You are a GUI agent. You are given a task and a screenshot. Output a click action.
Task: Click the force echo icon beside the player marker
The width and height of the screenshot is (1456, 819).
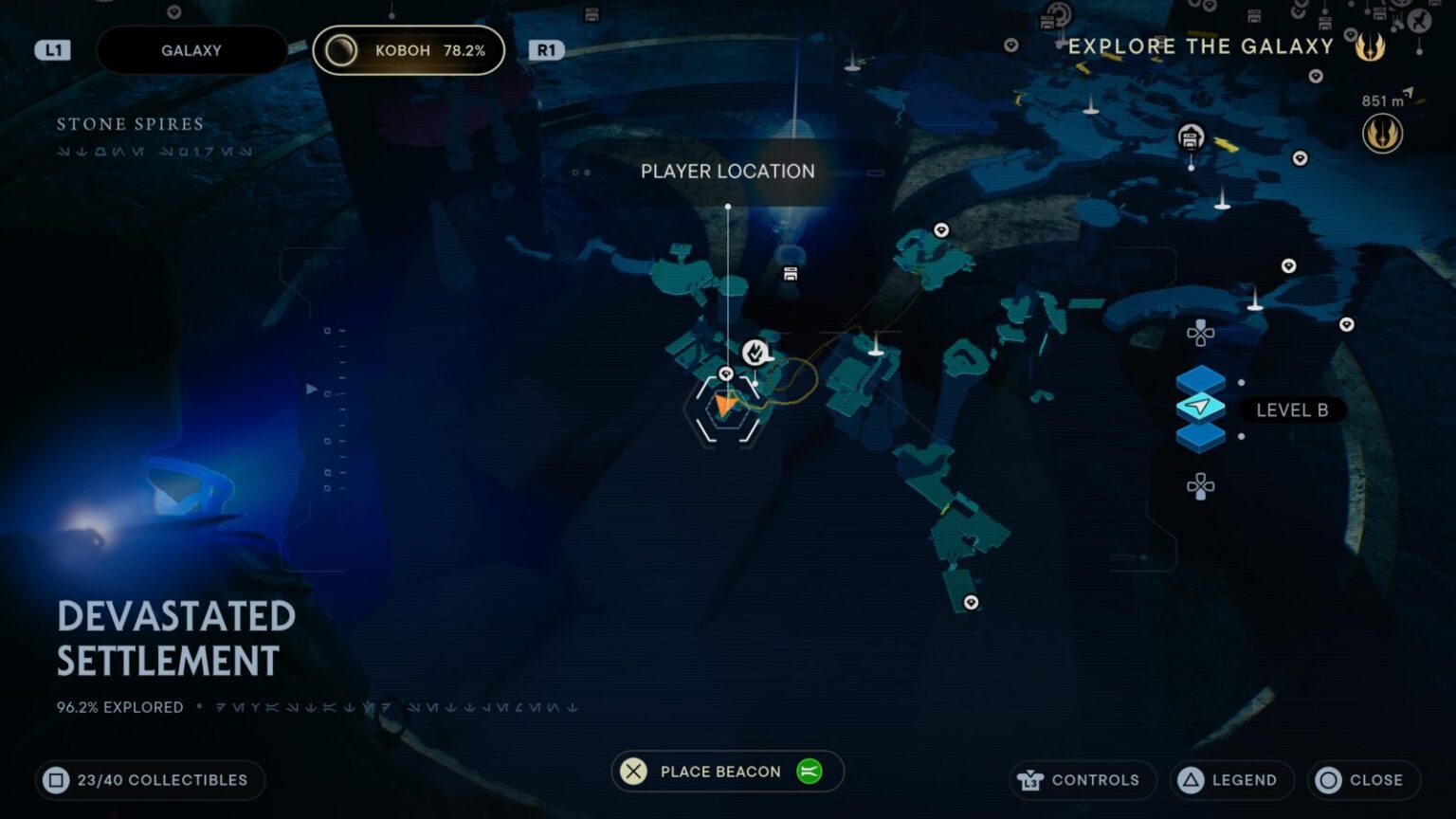click(755, 351)
